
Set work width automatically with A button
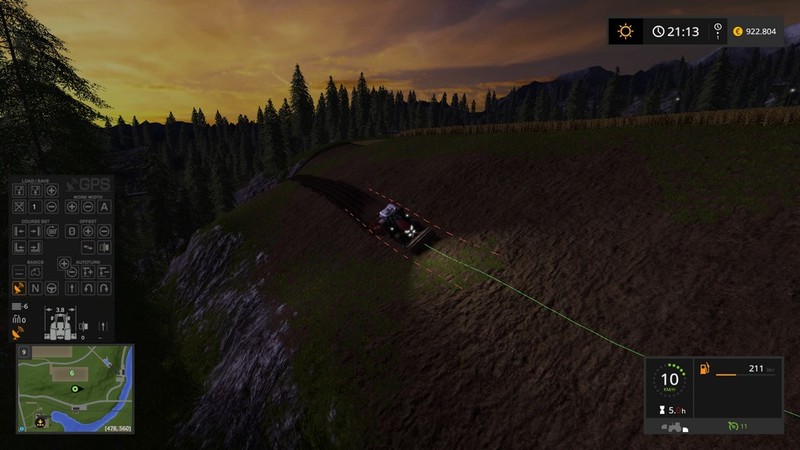pyautogui.click(x=104, y=206)
